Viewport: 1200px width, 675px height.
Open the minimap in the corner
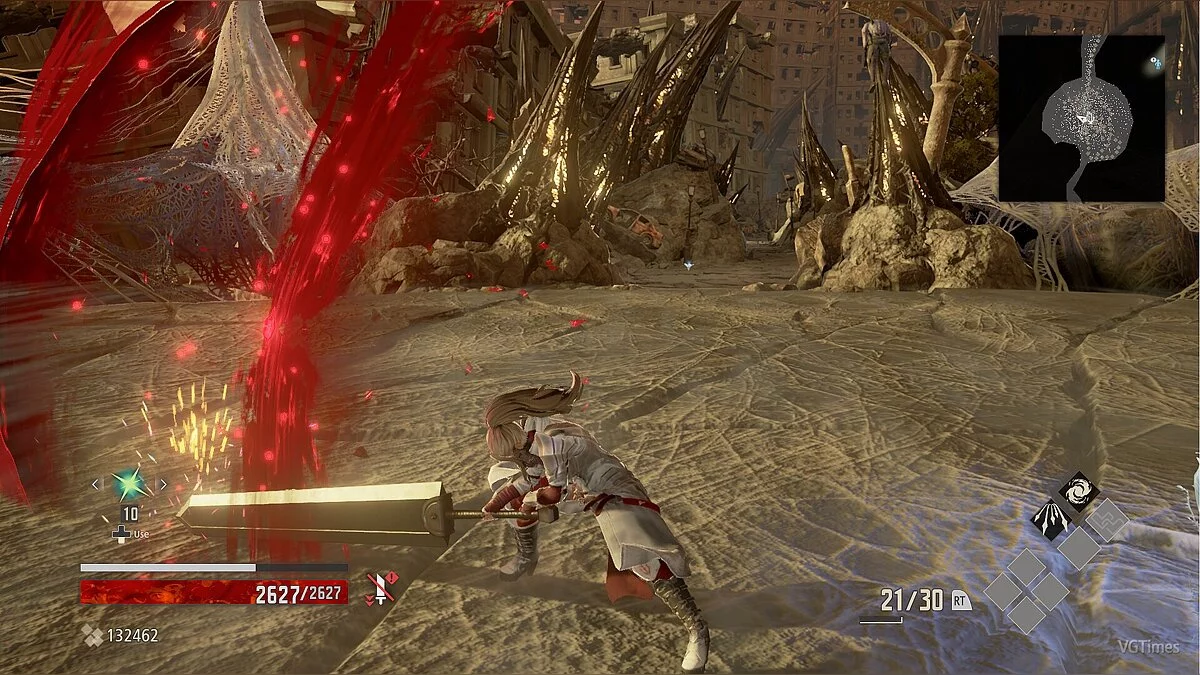point(1082,118)
